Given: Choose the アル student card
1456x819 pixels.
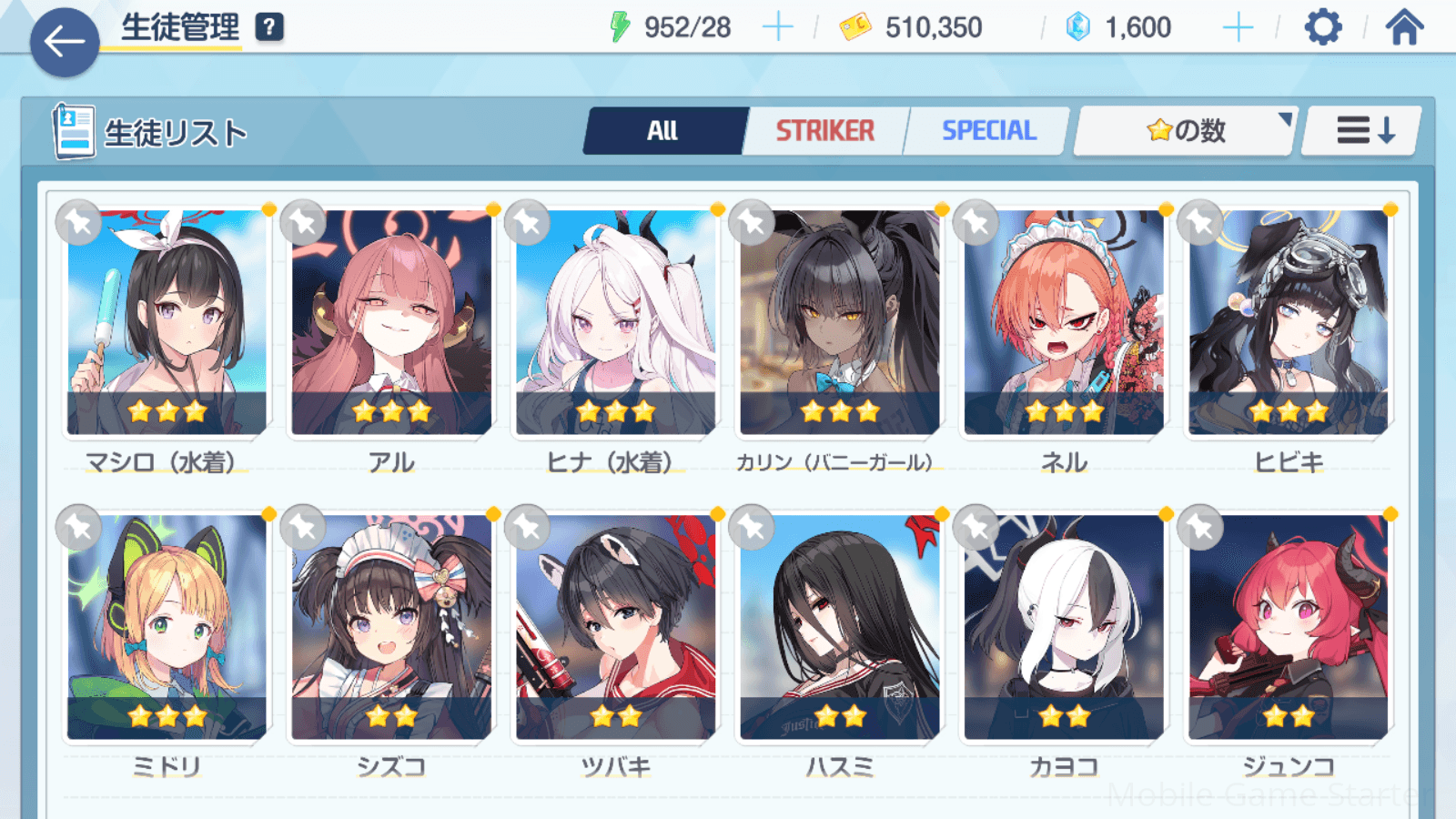Looking at the screenshot, I should pyautogui.click(x=391, y=323).
